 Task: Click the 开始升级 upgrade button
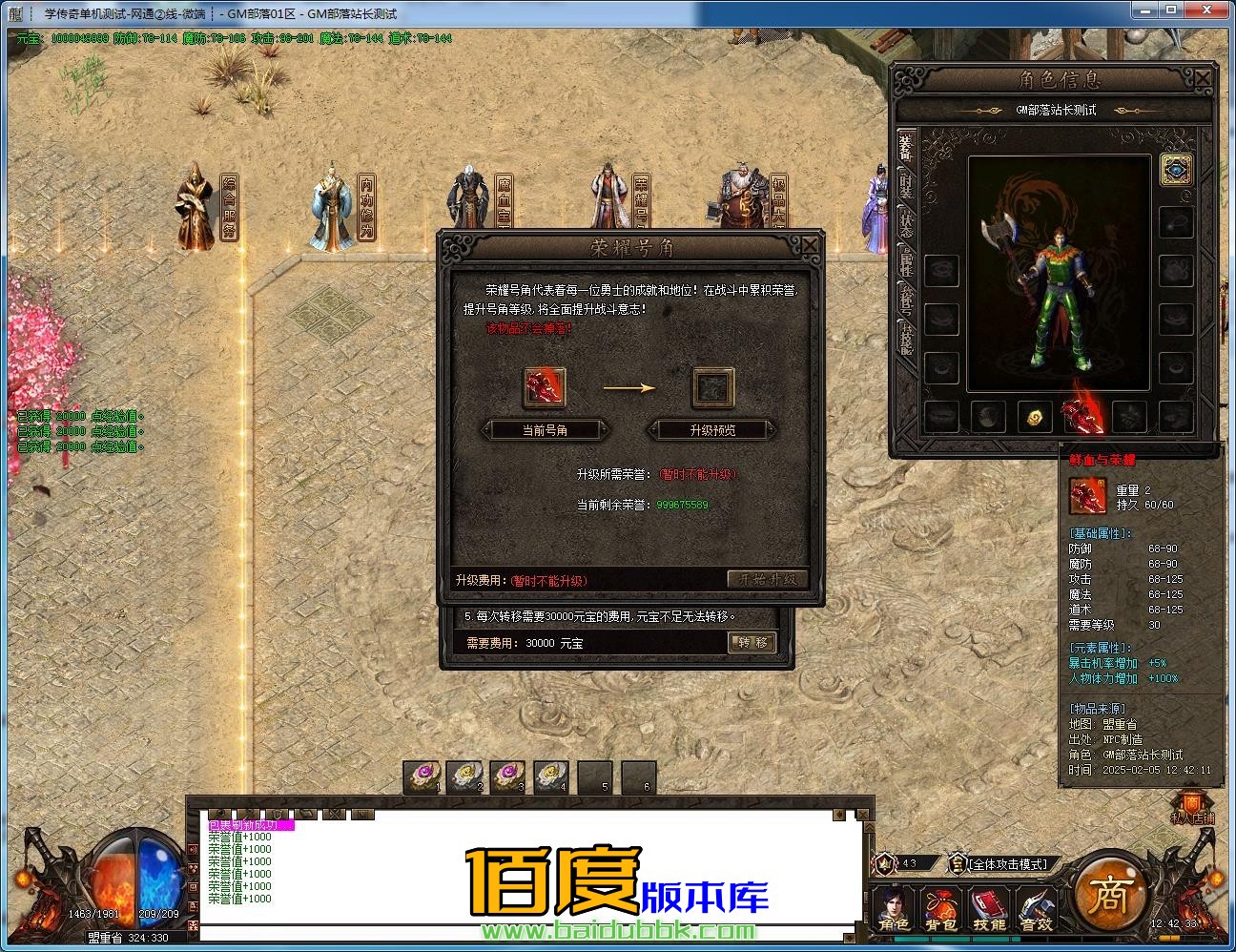click(768, 577)
